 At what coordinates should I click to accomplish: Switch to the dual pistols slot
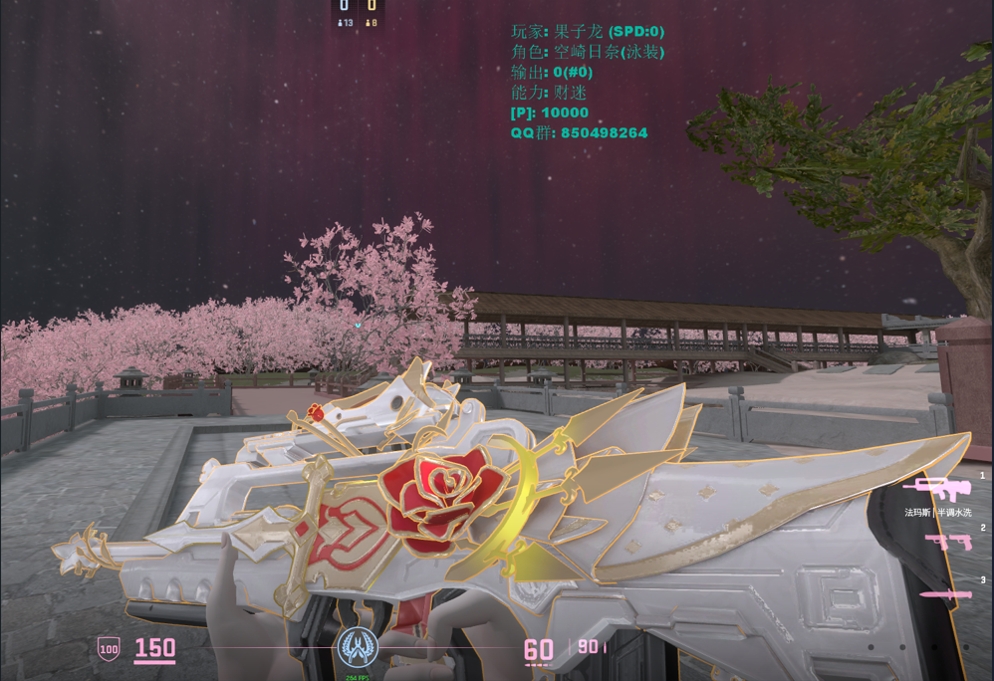pos(945,542)
